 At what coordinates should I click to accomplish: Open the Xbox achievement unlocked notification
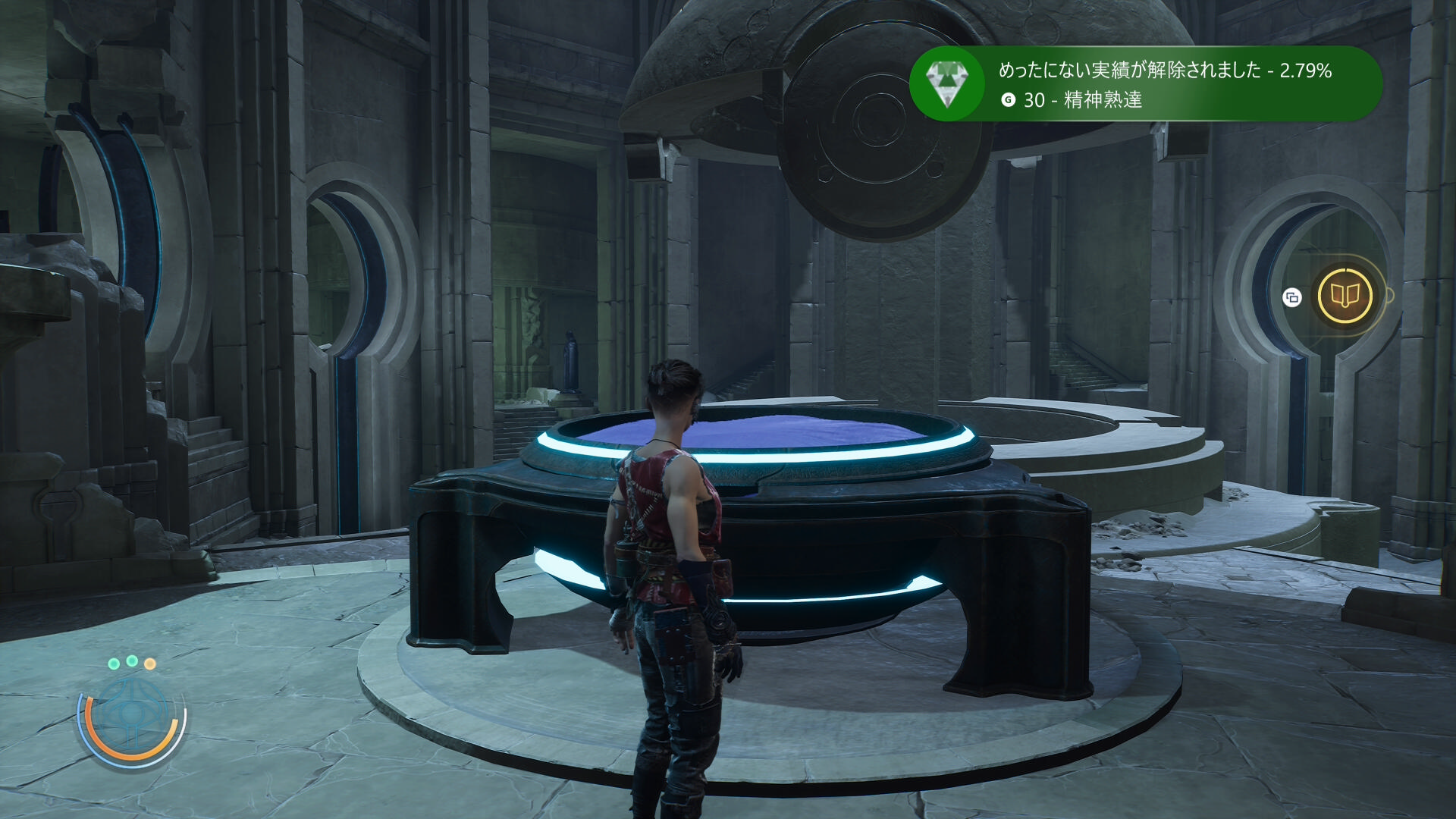coord(1145,84)
